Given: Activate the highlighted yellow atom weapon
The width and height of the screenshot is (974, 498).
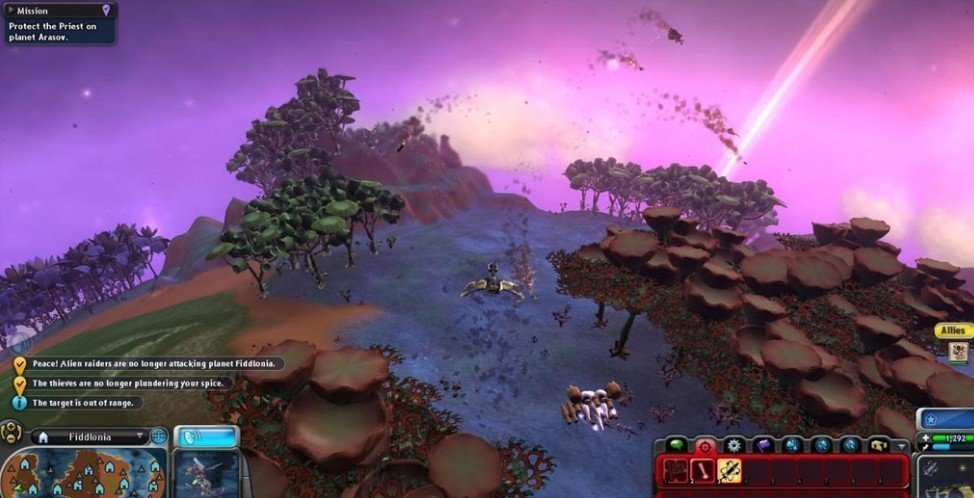Looking at the screenshot, I should coord(729,471).
